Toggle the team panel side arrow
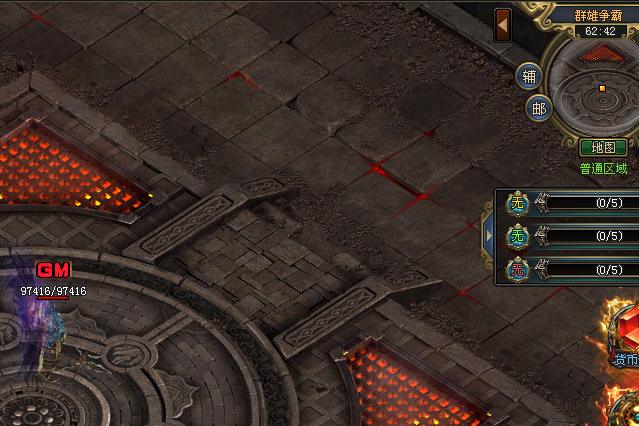The width and height of the screenshot is (639, 426). click(489, 236)
